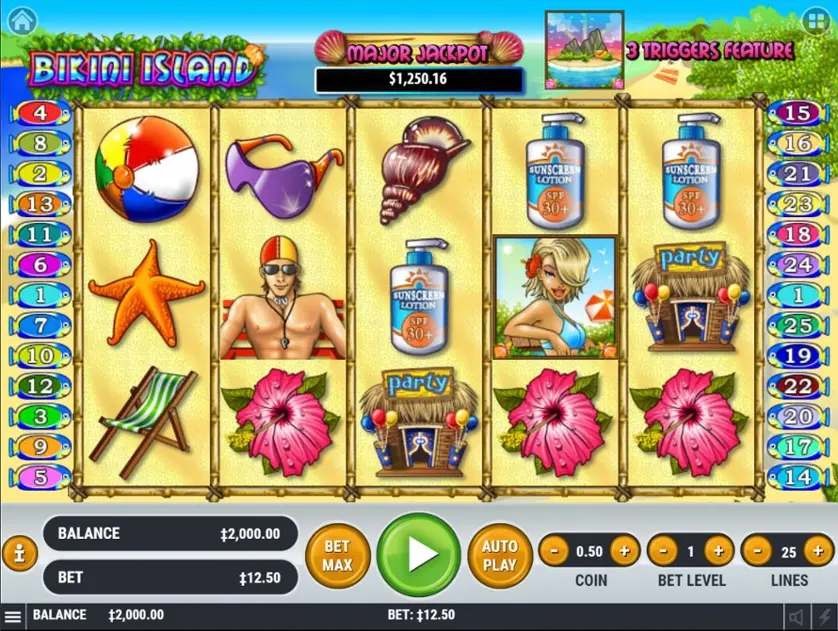Toggle the sound speaker icon

(x=796, y=617)
